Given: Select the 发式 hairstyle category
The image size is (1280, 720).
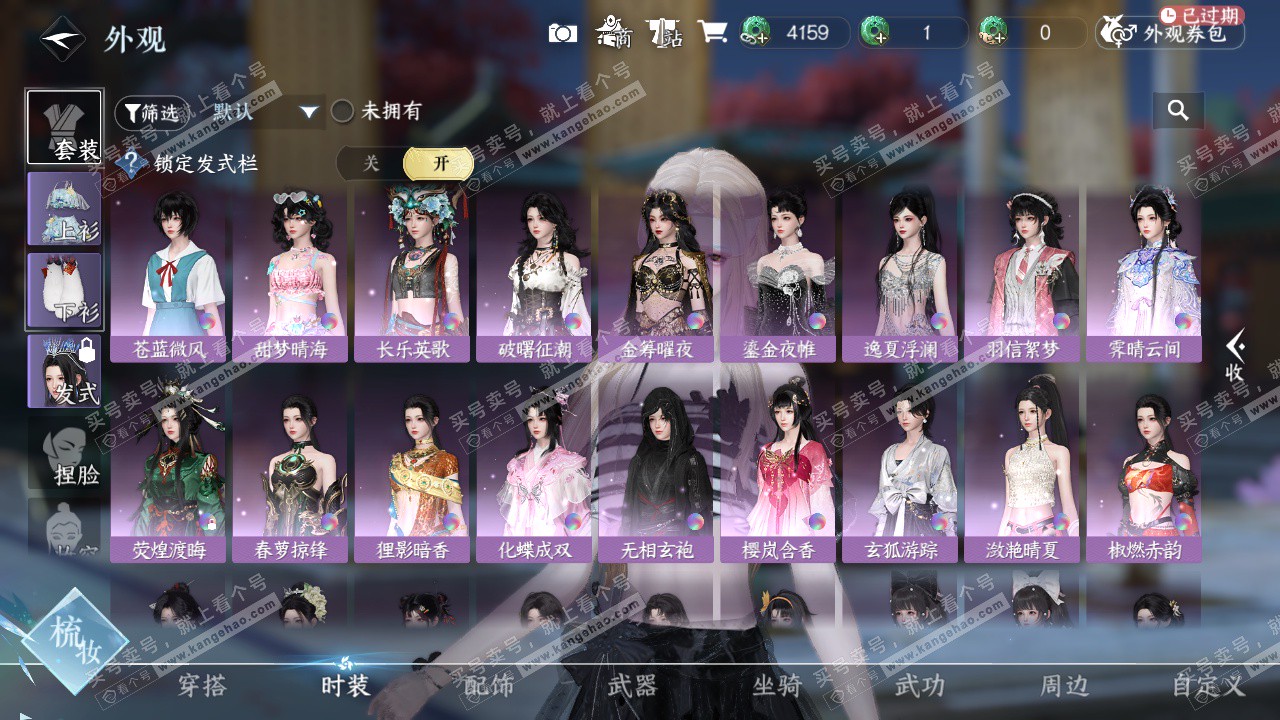Looking at the screenshot, I should [64, 371].
